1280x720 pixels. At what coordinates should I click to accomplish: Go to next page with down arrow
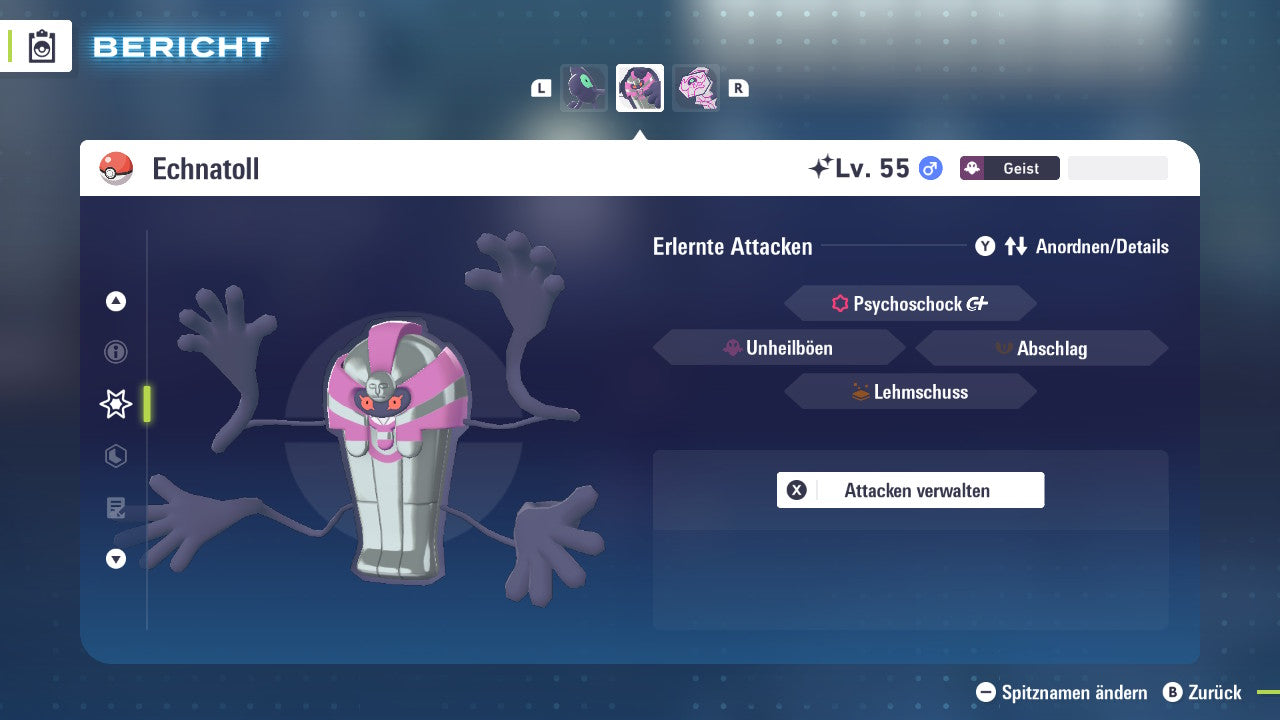[x=116, y=559]
